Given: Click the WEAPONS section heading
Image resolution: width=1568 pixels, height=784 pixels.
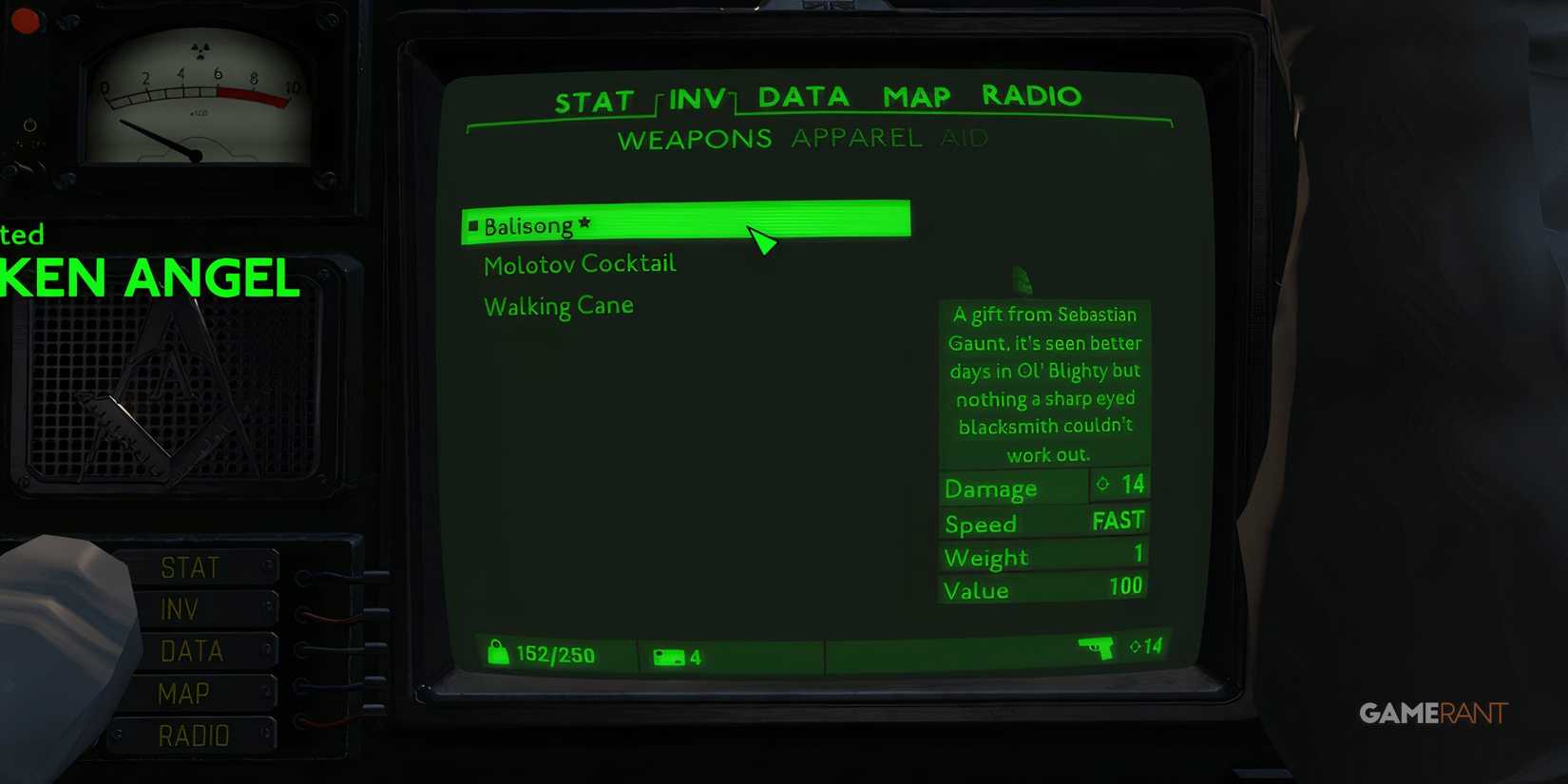Looking at the screenshot, I should coord(695,139).
